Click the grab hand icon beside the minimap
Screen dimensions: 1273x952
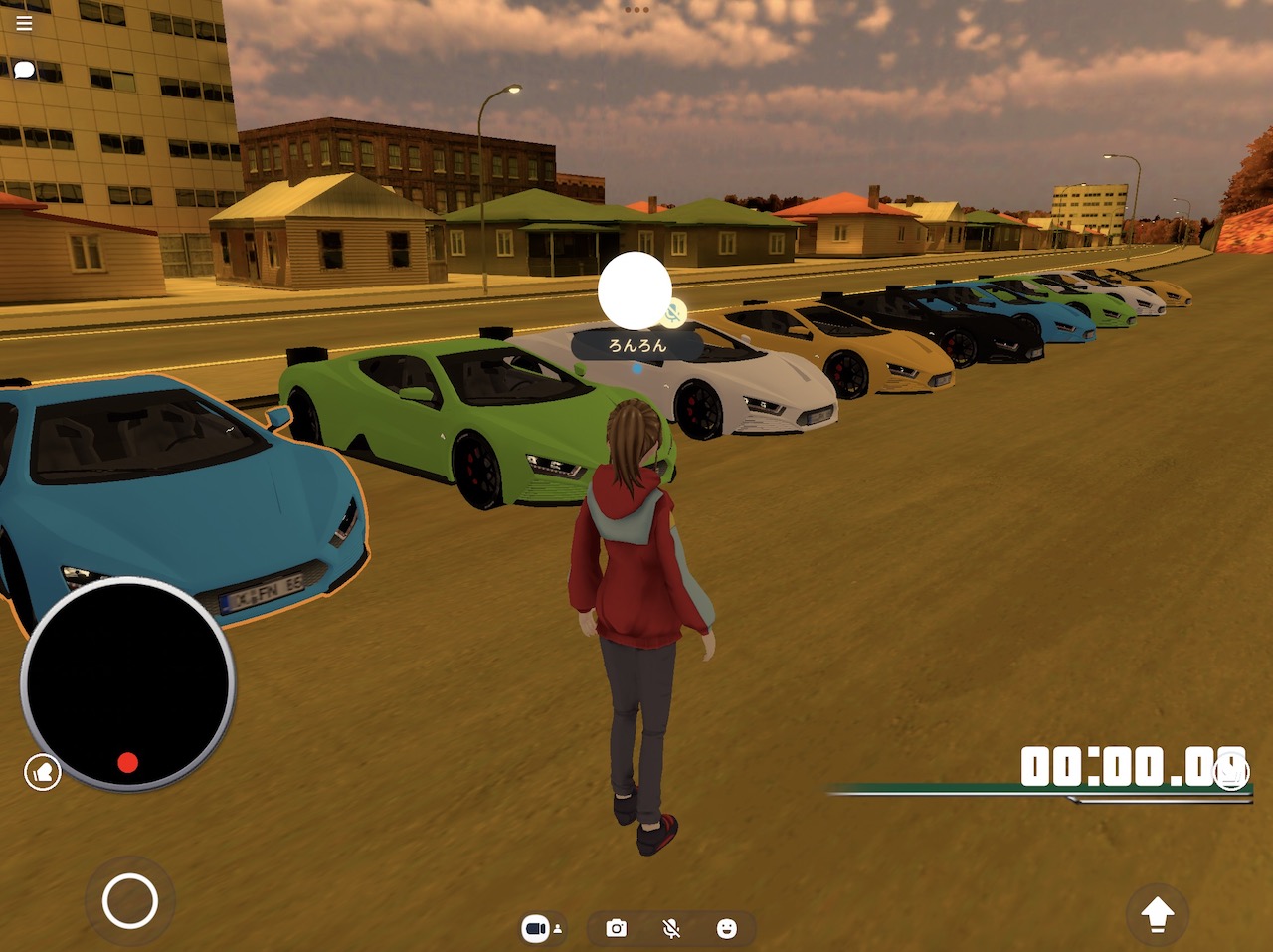[43, 772]
